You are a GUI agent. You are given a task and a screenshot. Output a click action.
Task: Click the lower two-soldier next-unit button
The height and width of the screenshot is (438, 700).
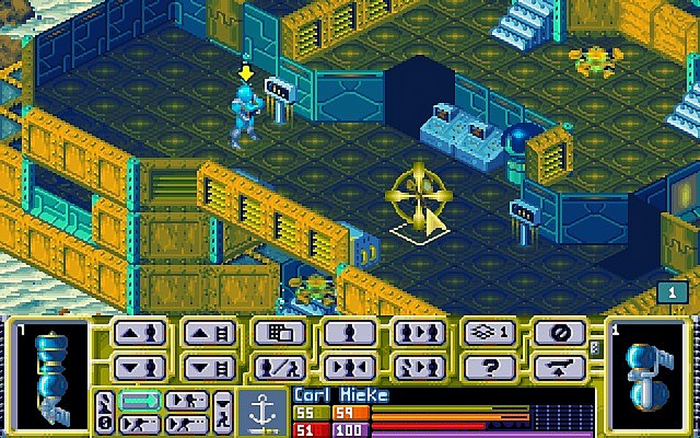(419, 367)
